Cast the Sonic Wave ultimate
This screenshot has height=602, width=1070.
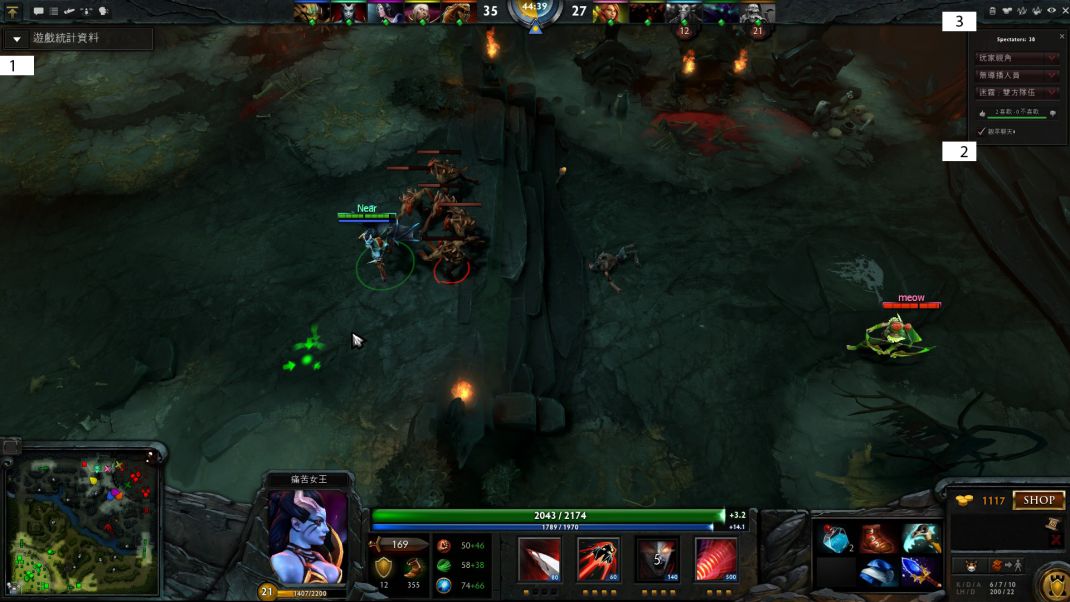[x=716, y=558]
